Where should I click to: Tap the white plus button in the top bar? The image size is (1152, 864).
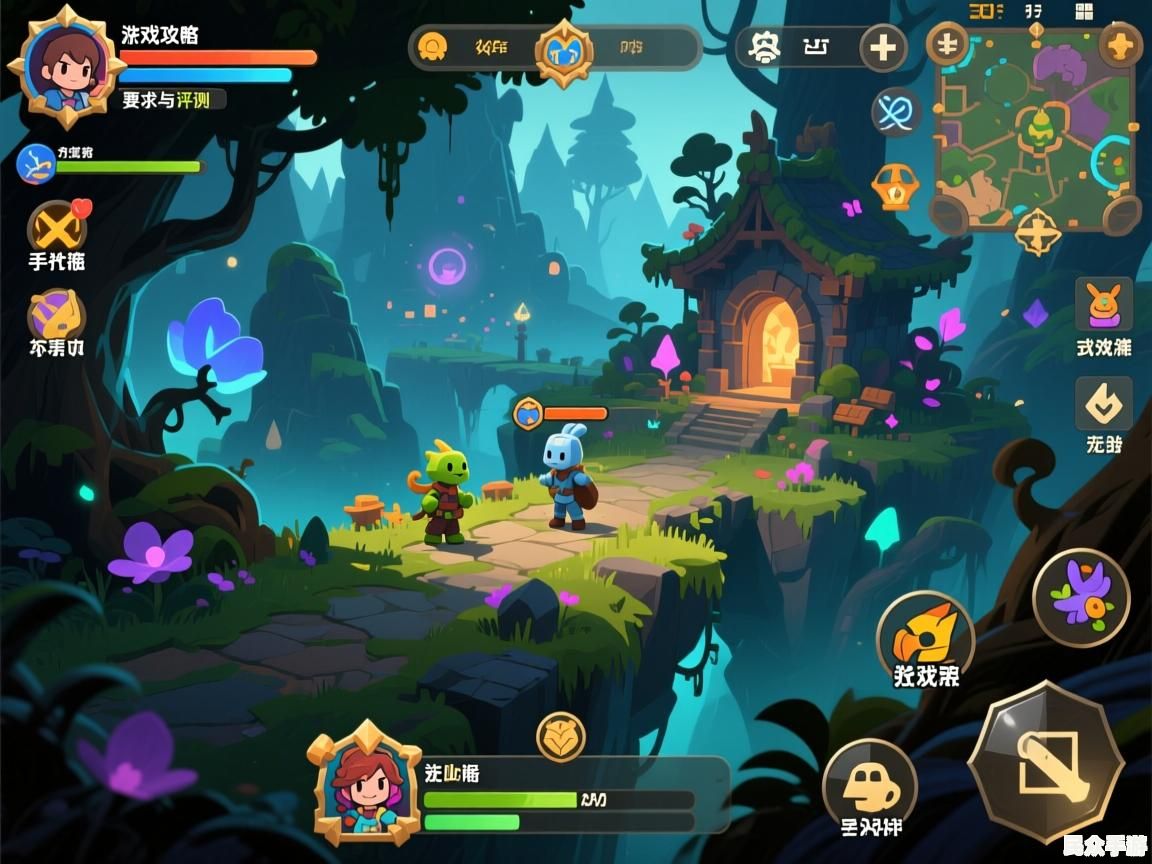click(882, 47)
